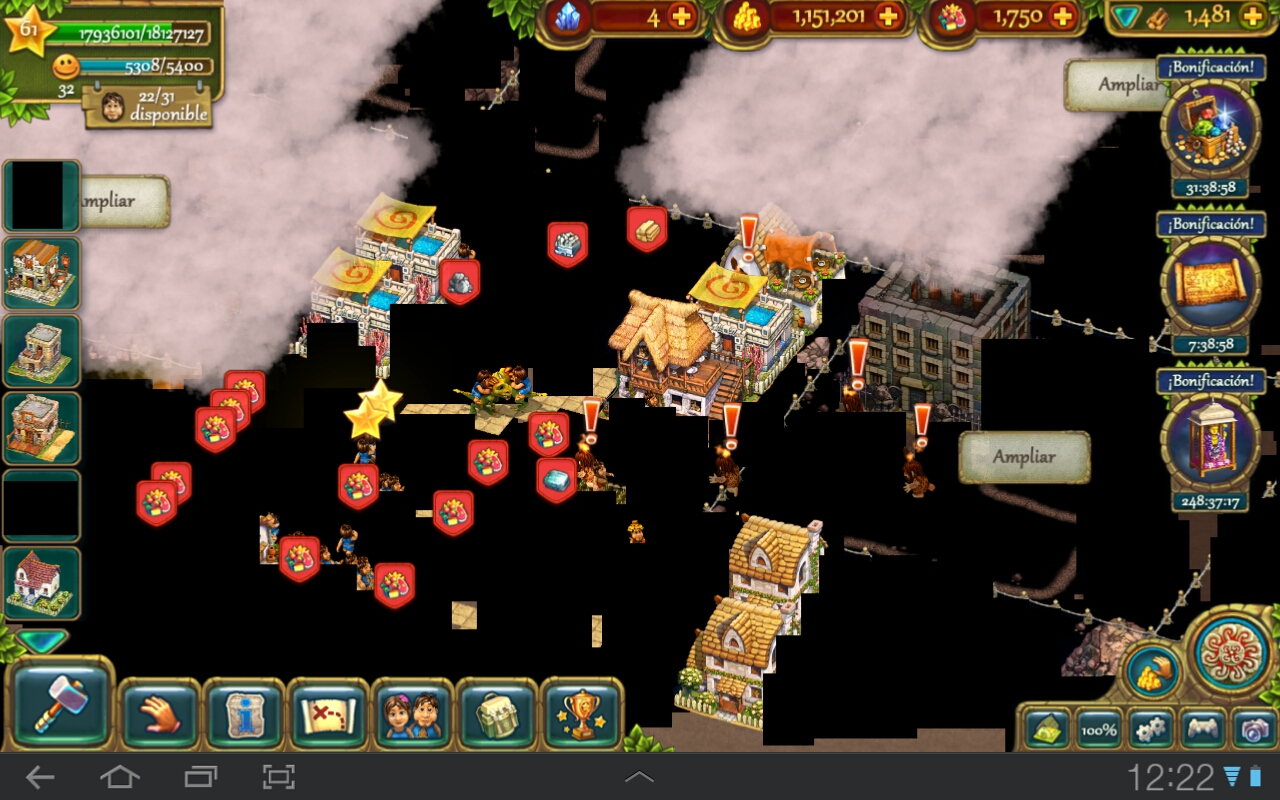
Task: Select the hand tool button
Action: tap(159, 714)
